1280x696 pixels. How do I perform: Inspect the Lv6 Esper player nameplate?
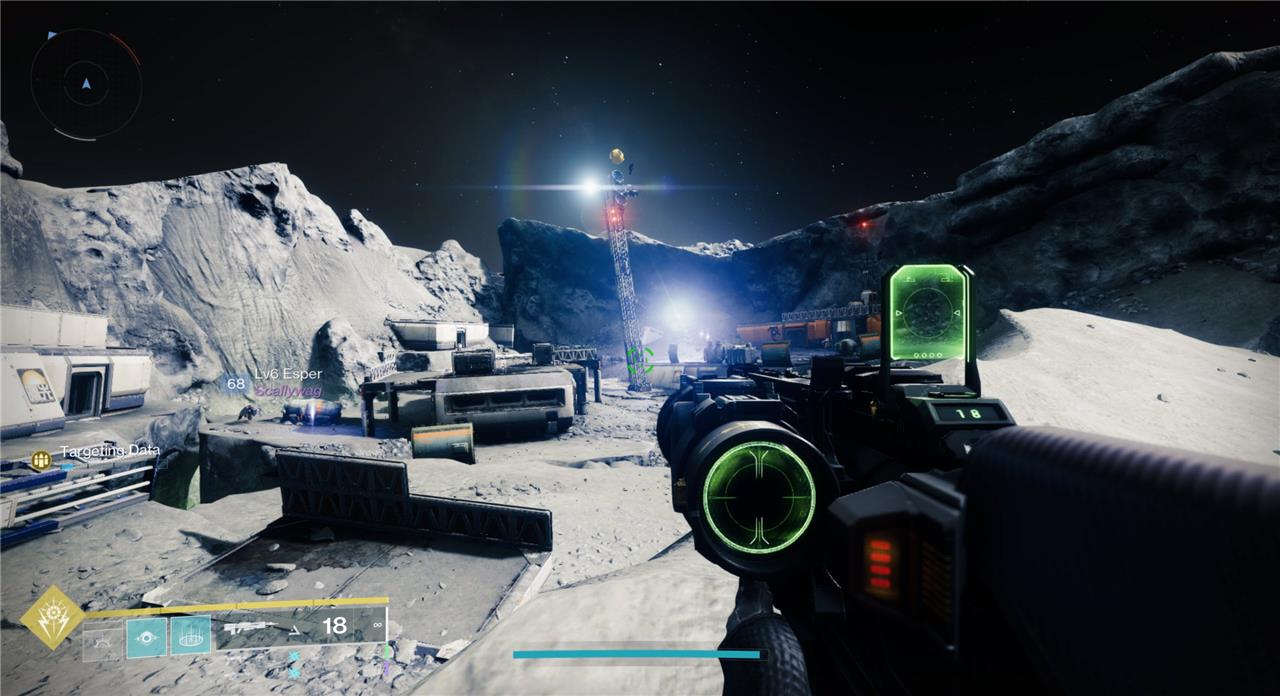(x=287, y=374)
